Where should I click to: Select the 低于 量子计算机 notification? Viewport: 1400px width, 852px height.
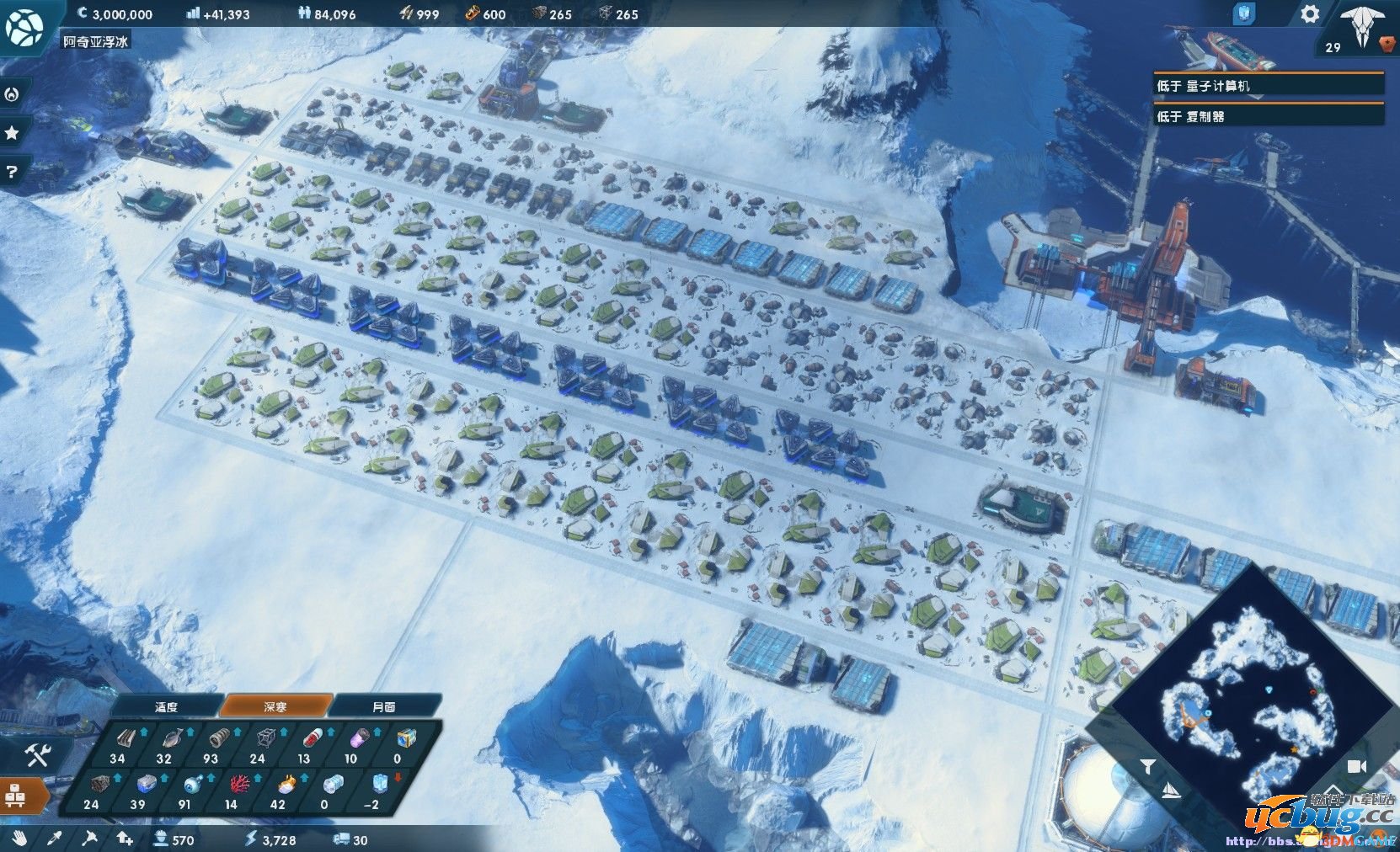pos(1269,86)
